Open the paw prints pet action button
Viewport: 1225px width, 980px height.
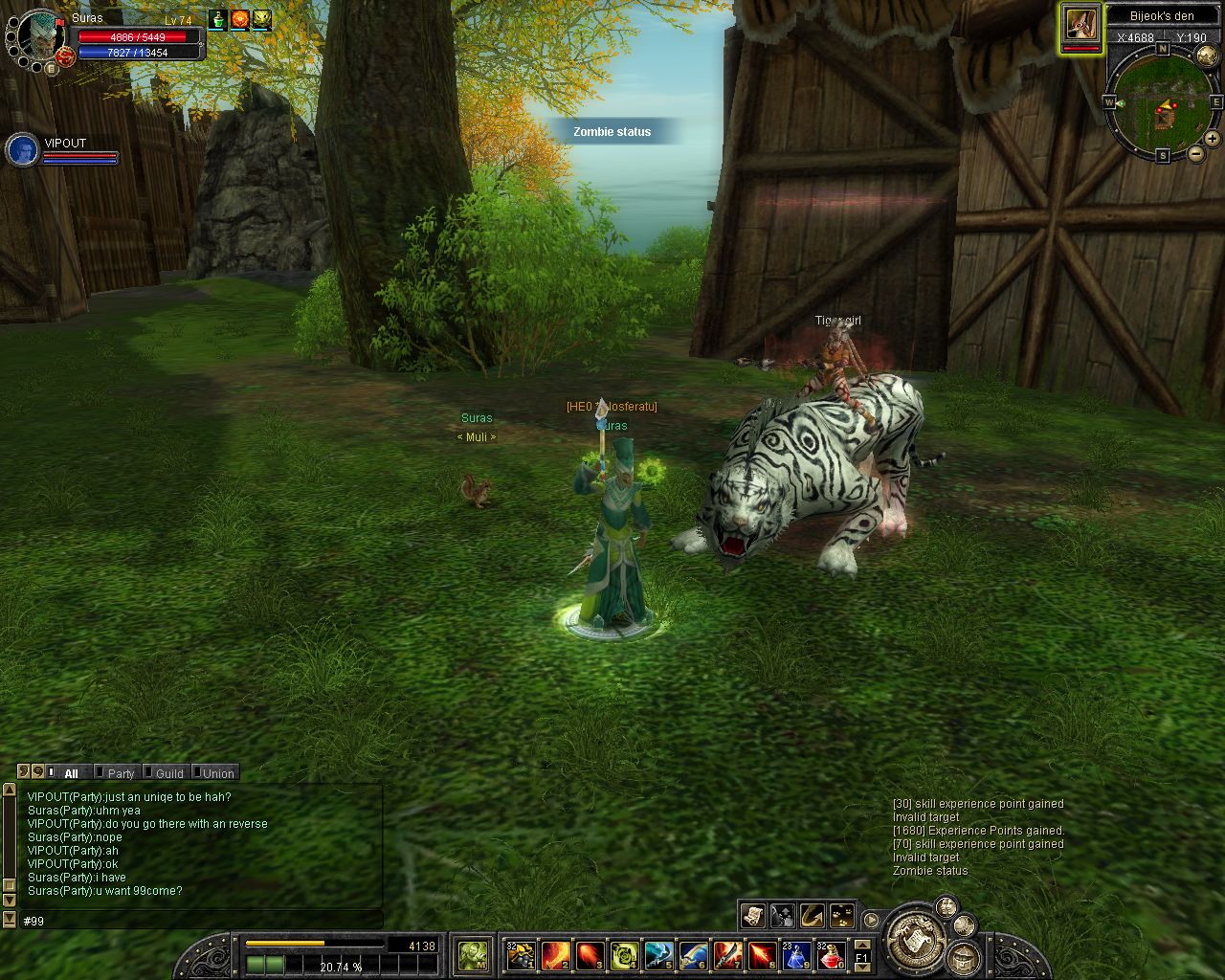coord(842,916)
